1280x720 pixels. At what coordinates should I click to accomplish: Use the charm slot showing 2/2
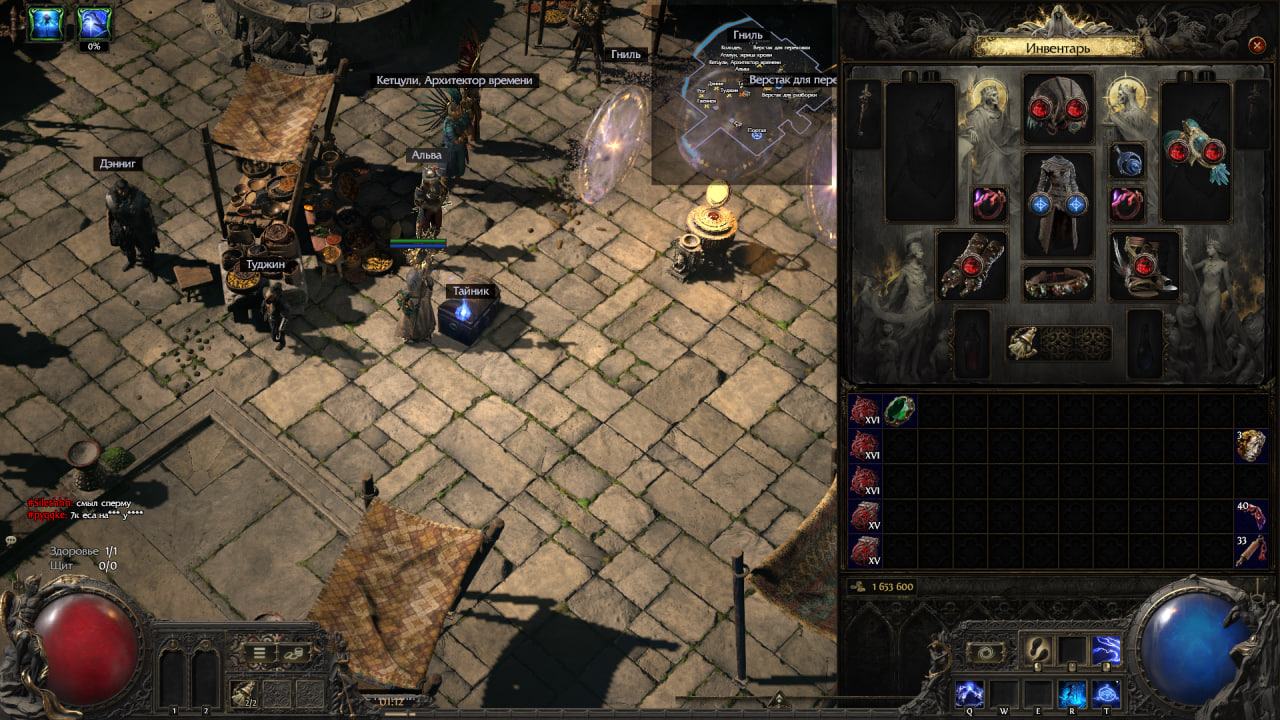(243, 693)
